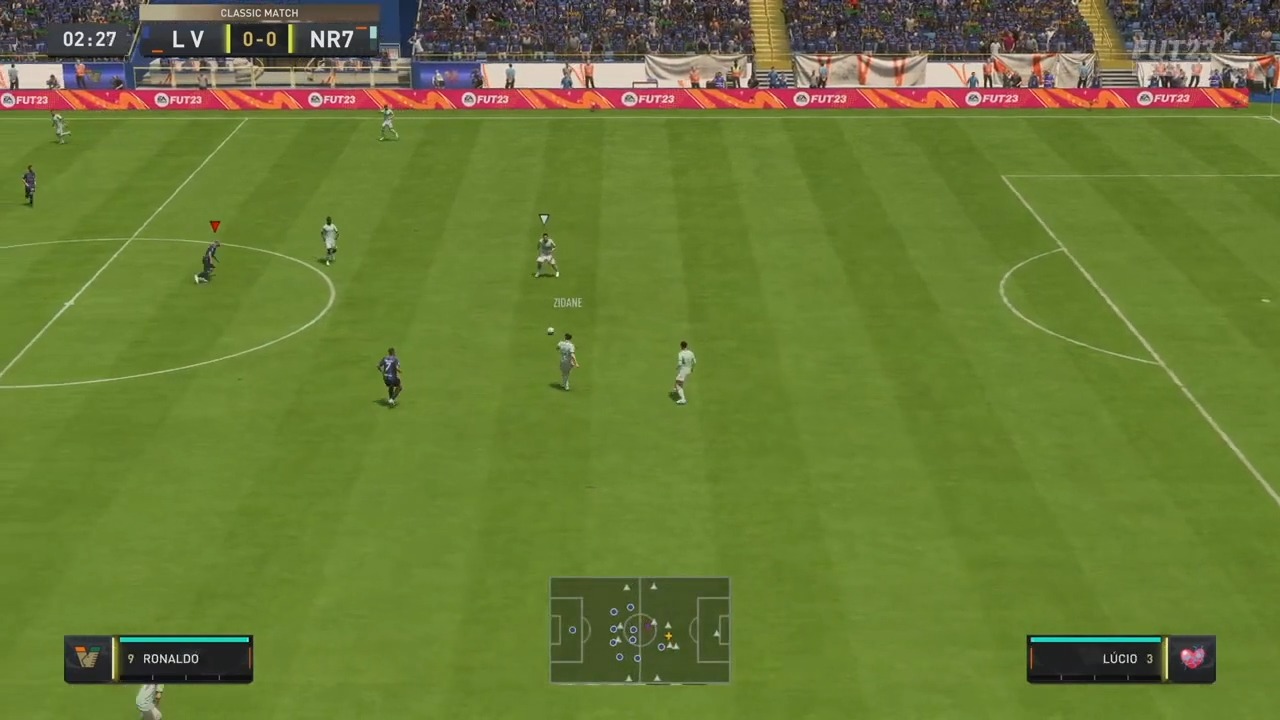Screen dimensions: 1280x720
Task: Click the LV team crest icon
Action: [x=88, y=658]
